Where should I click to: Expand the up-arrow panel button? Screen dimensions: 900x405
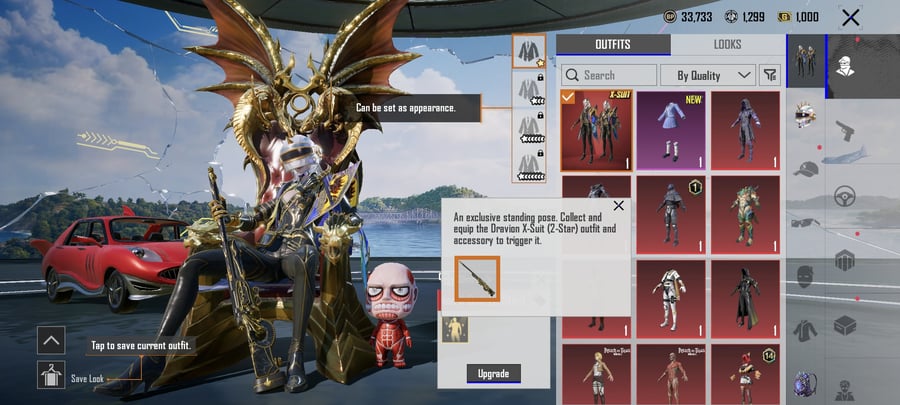[x=51, y=339]
